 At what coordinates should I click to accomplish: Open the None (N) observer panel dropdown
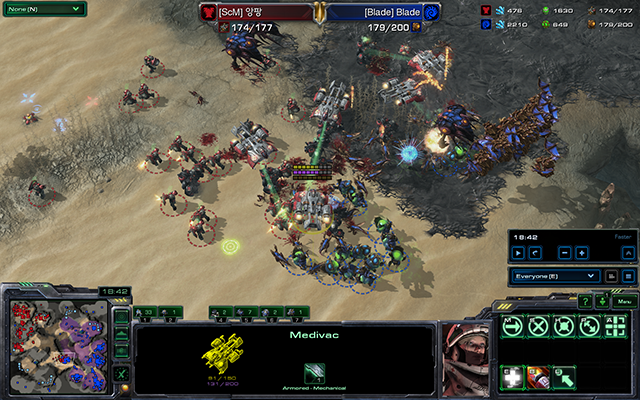(43, 8)
